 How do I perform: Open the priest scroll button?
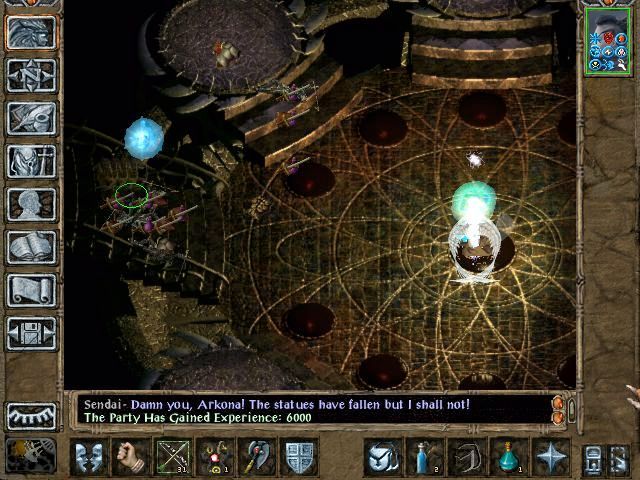pyautogui.click(x=31, y=290)
